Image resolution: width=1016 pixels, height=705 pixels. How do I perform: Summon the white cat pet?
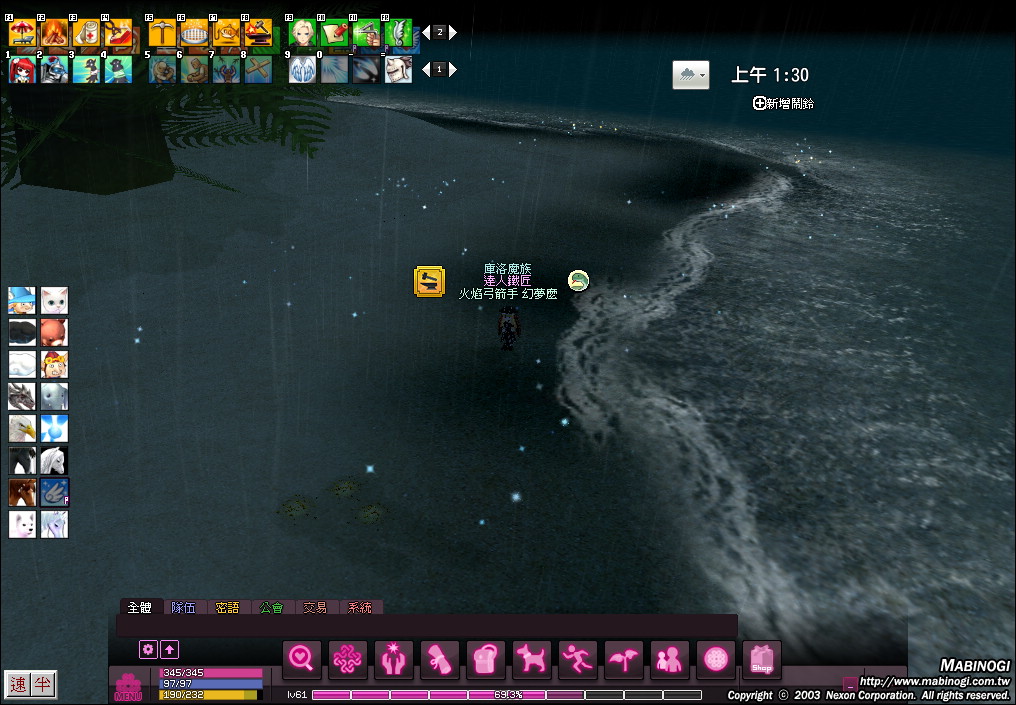point(54,300)
